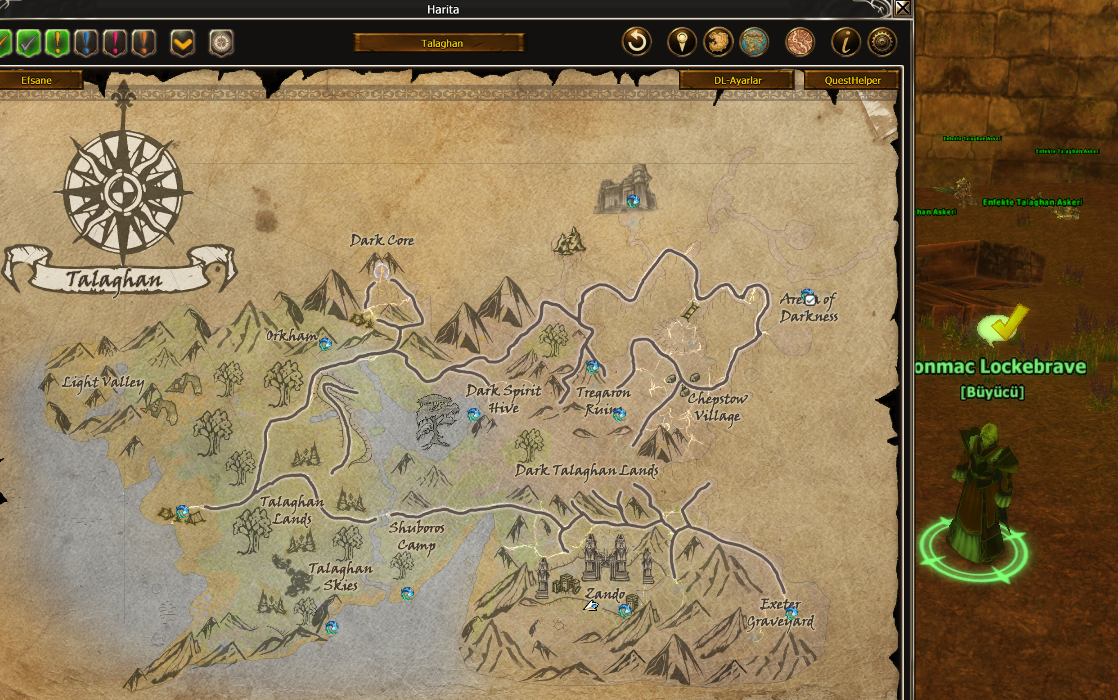The height and width of the screenshot is (700, 1118).
Task: Toggle the pink exclamation quest filter
Action: pyautogui.click(x=116, y=43)
